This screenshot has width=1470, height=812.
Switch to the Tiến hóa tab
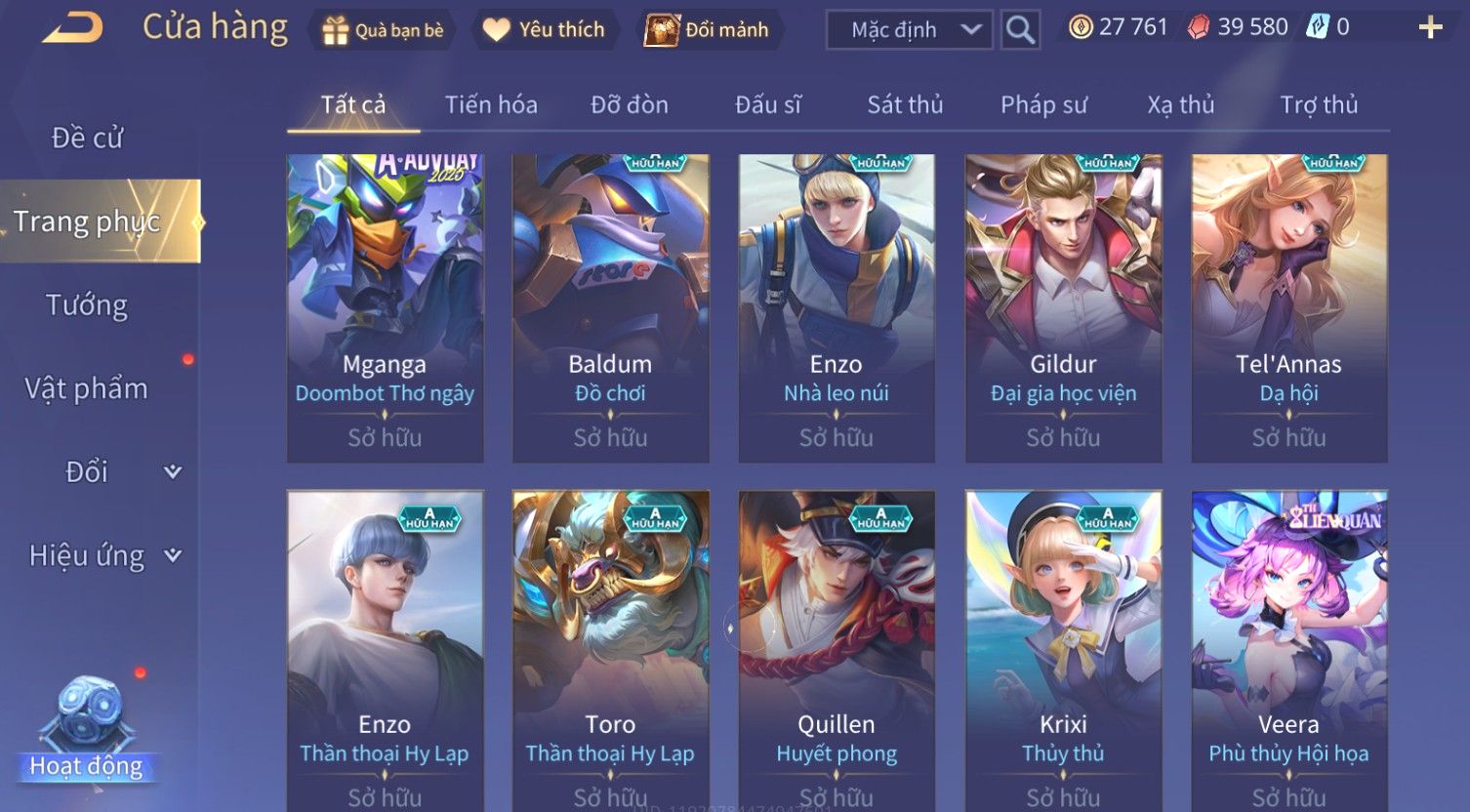491,104
